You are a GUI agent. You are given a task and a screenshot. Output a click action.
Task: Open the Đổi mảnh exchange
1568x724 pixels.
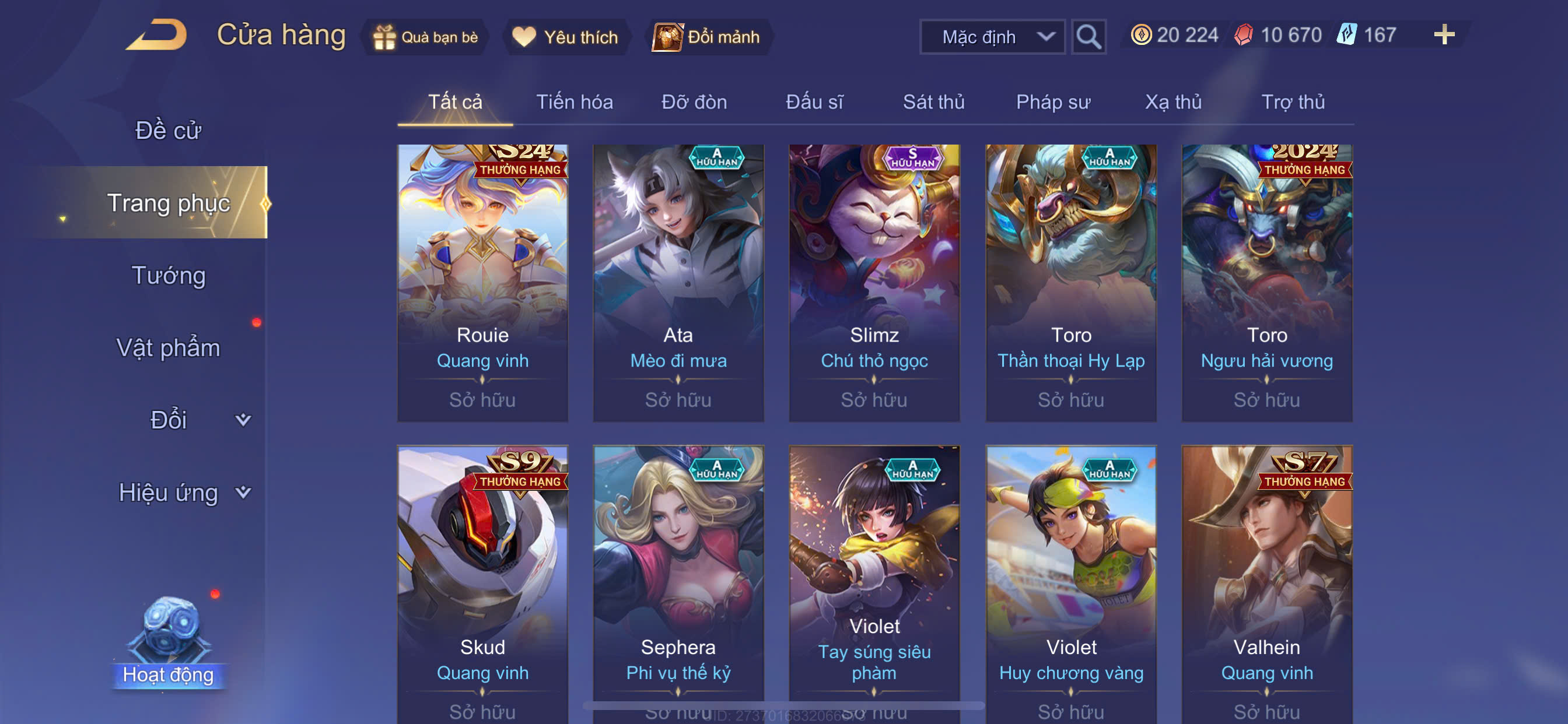click(708, 37)
